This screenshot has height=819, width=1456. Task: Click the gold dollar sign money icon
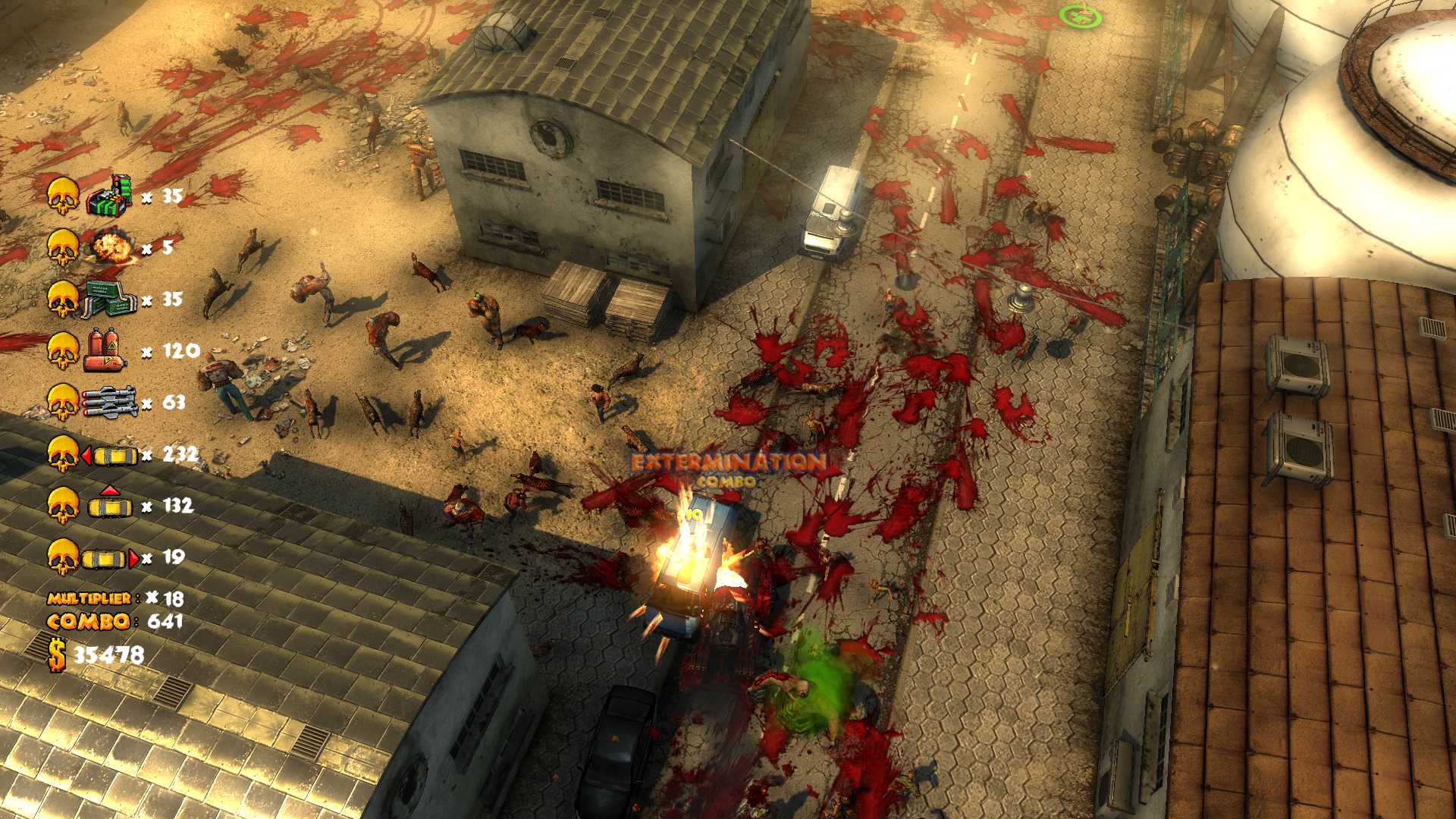point(57,654)
